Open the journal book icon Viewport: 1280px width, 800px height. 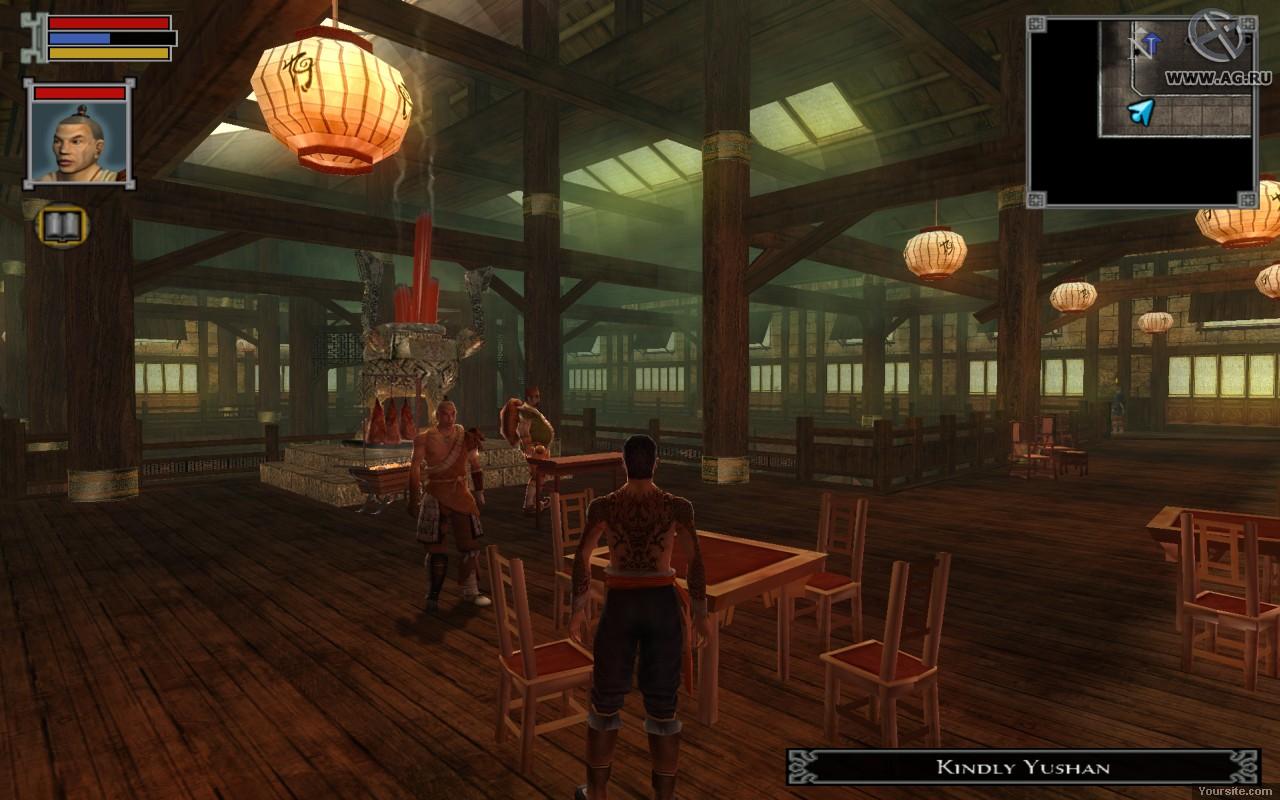[63, 225]
